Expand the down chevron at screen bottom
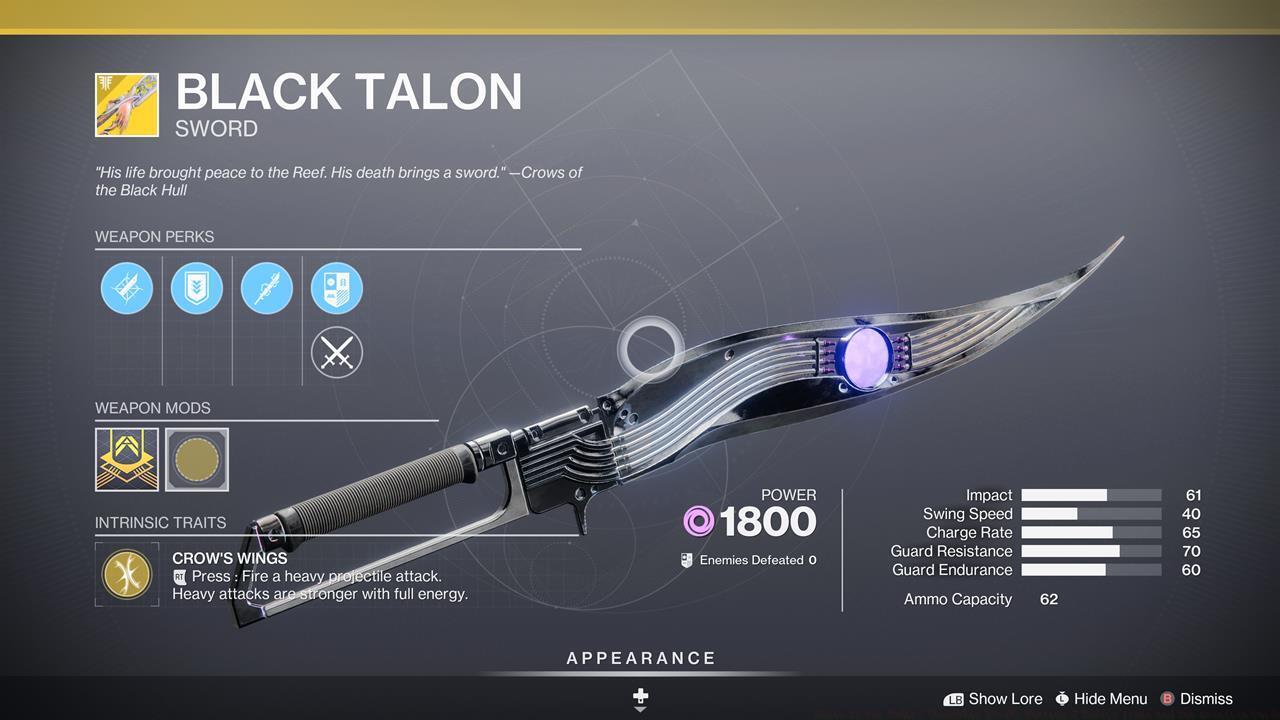Image resolution: width=1280 pixels, height=720 pixels. tap(640, 709)
